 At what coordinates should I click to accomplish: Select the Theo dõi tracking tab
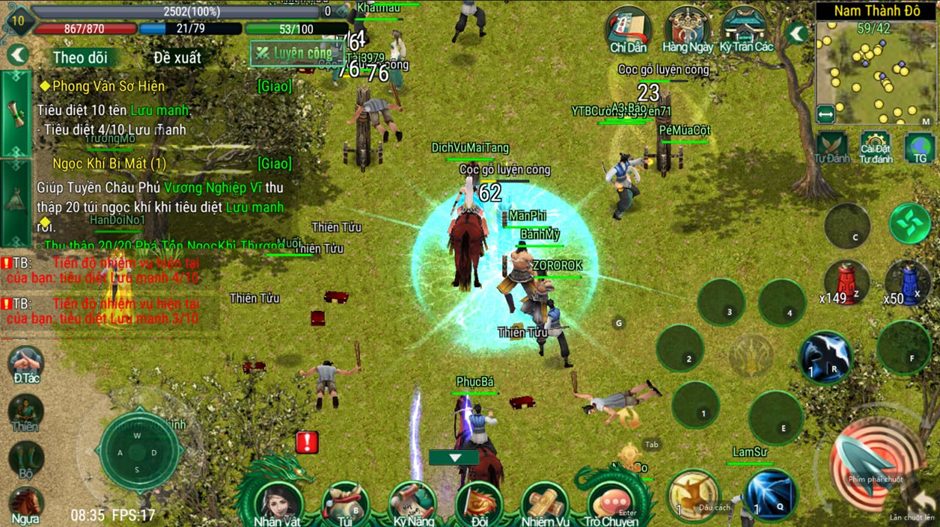[x=81, y=57]
